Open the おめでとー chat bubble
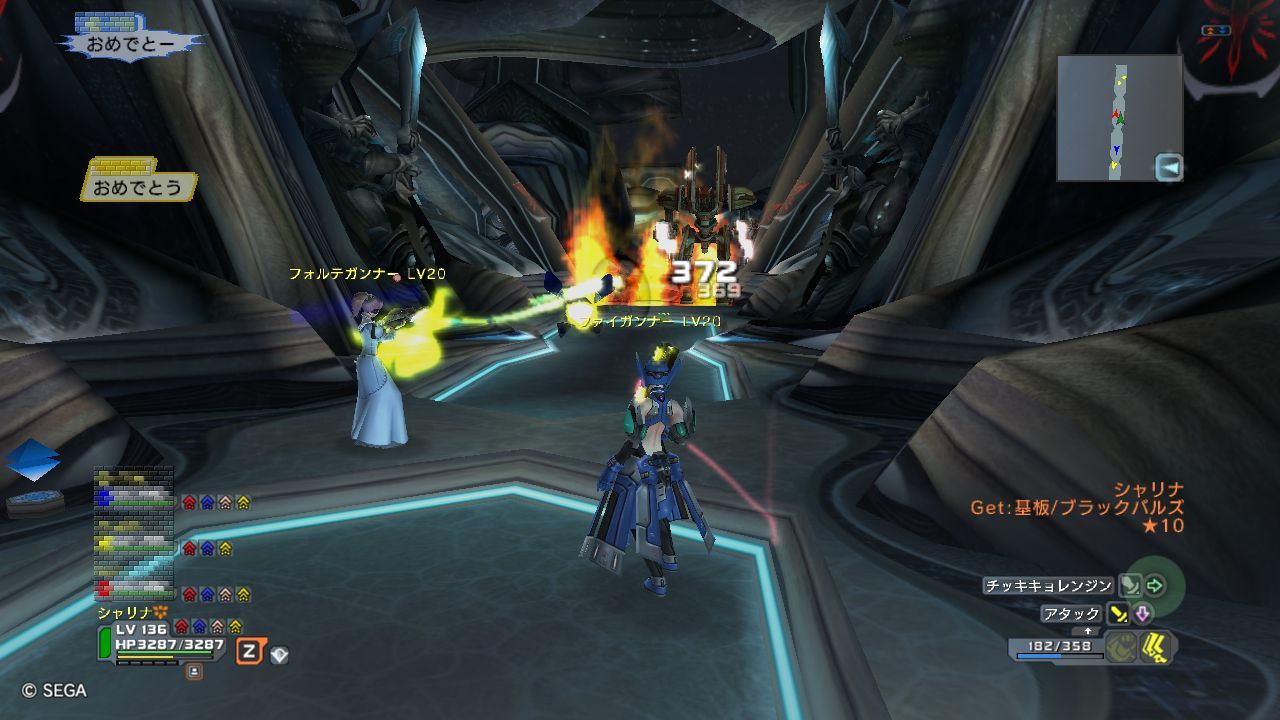This screenshot has width=1280, height=720. click(x=131, y=44)
